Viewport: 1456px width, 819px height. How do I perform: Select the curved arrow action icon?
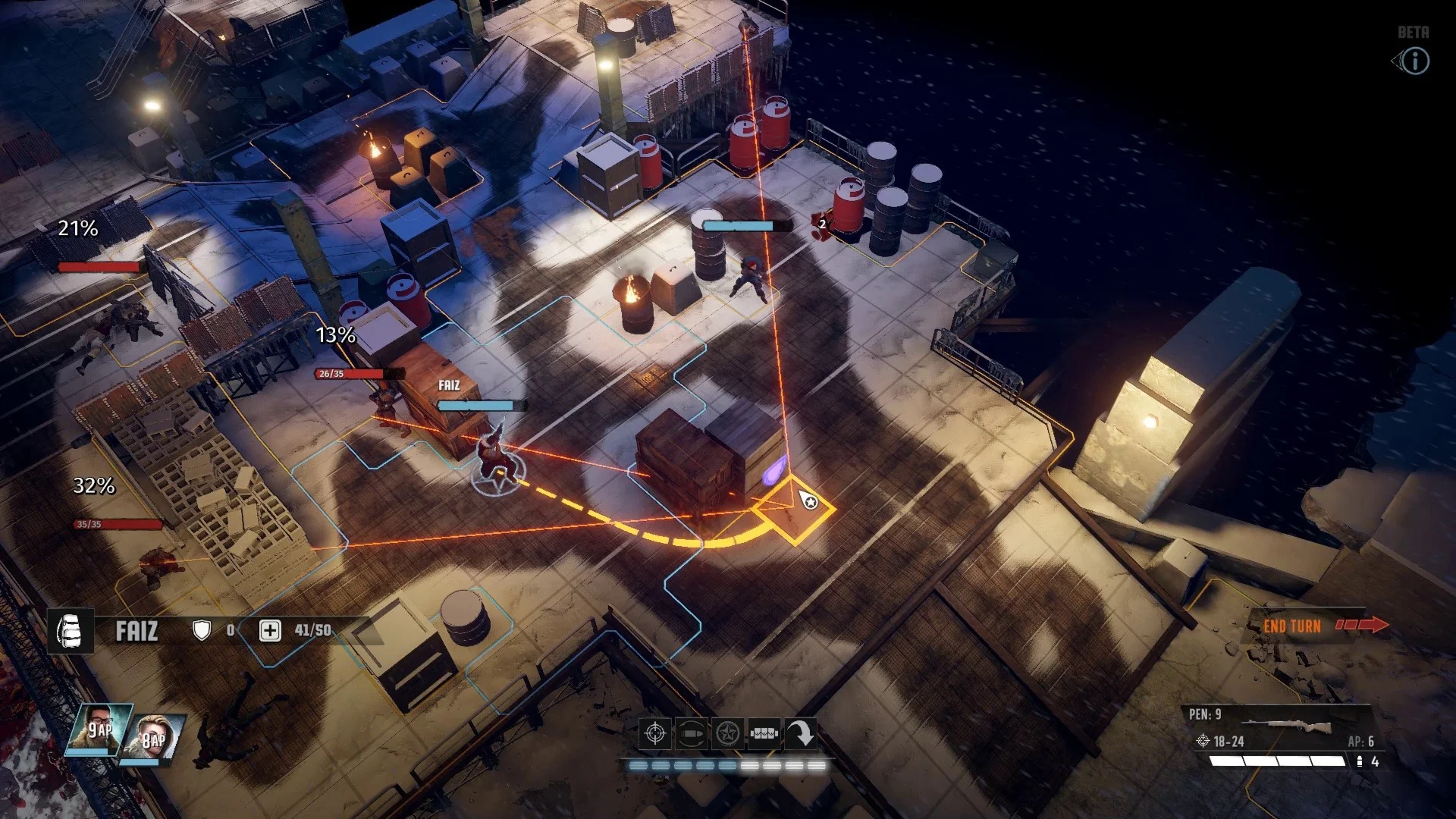pyautogui.click(x=800, y=734)
